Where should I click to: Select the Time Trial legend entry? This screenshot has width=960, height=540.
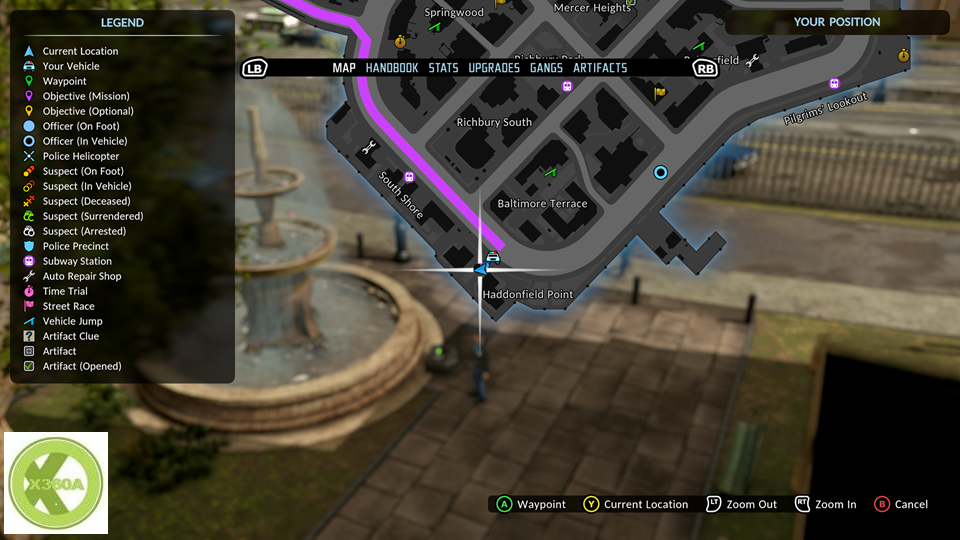click(65, 291)
